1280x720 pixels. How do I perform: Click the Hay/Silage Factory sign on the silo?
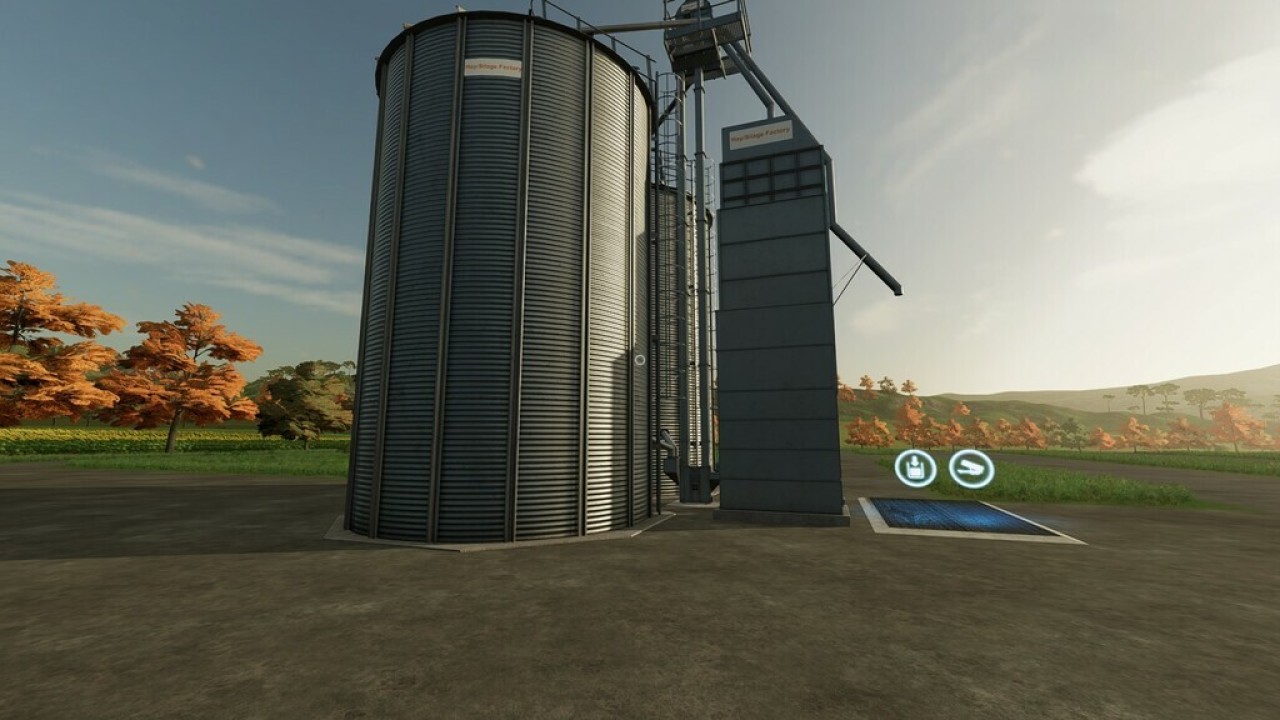click(494, 67)
